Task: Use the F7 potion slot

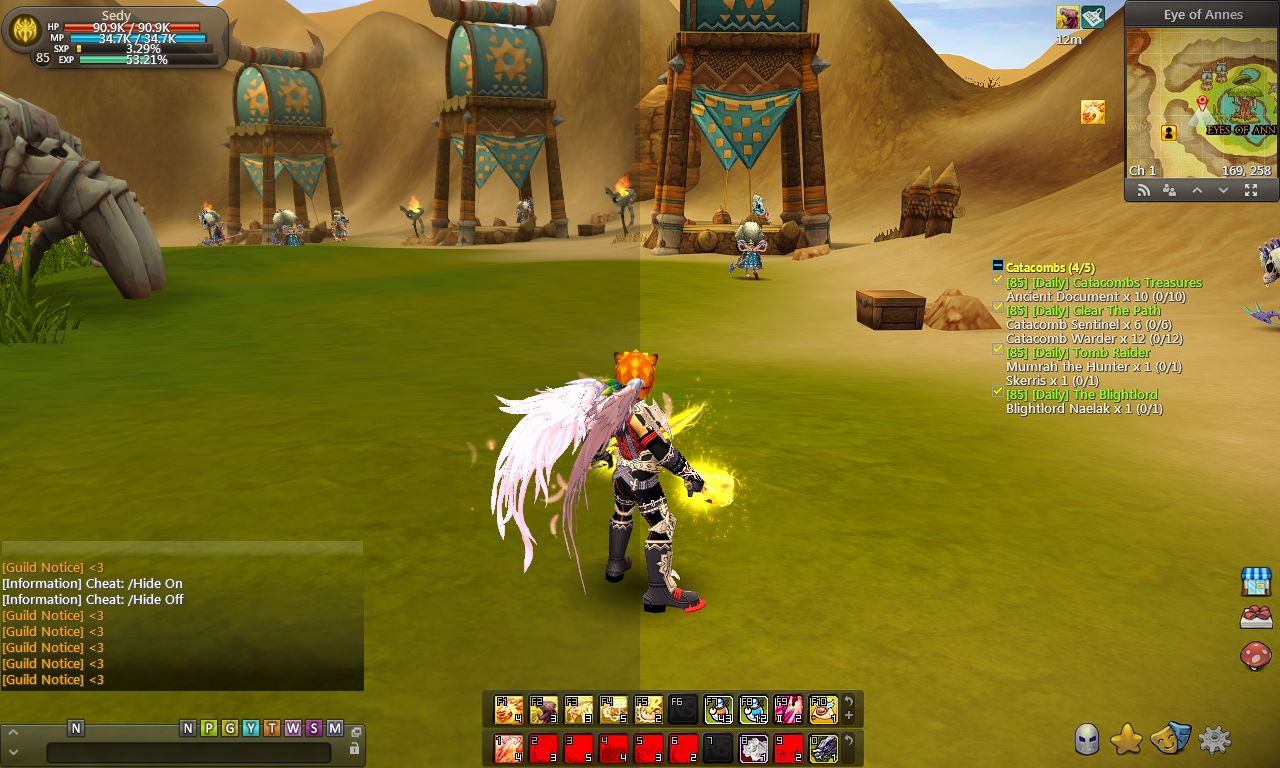Action: pos(718,710)
